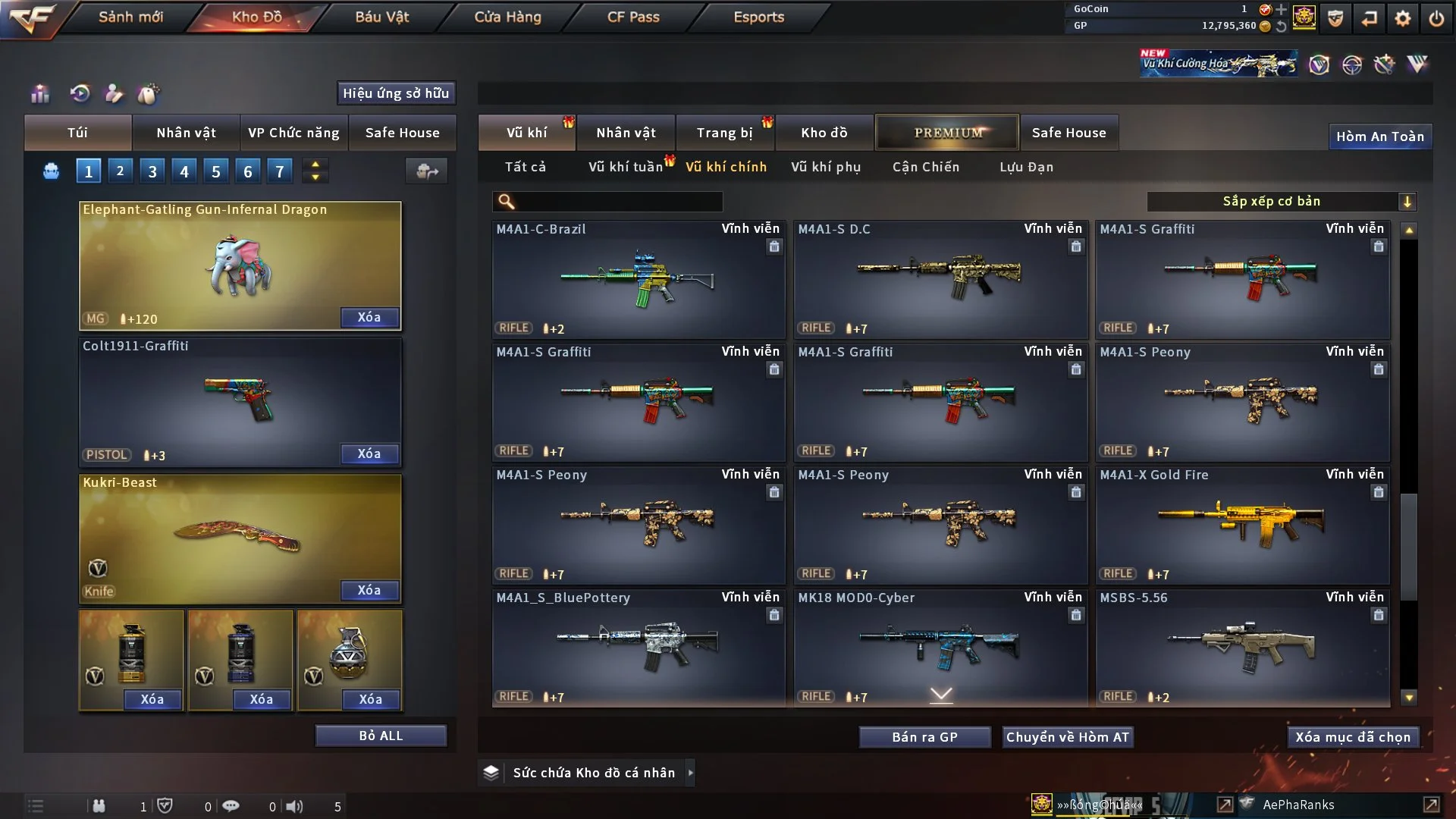Open the Hòm An Toàn safe box

point(1379,136)
